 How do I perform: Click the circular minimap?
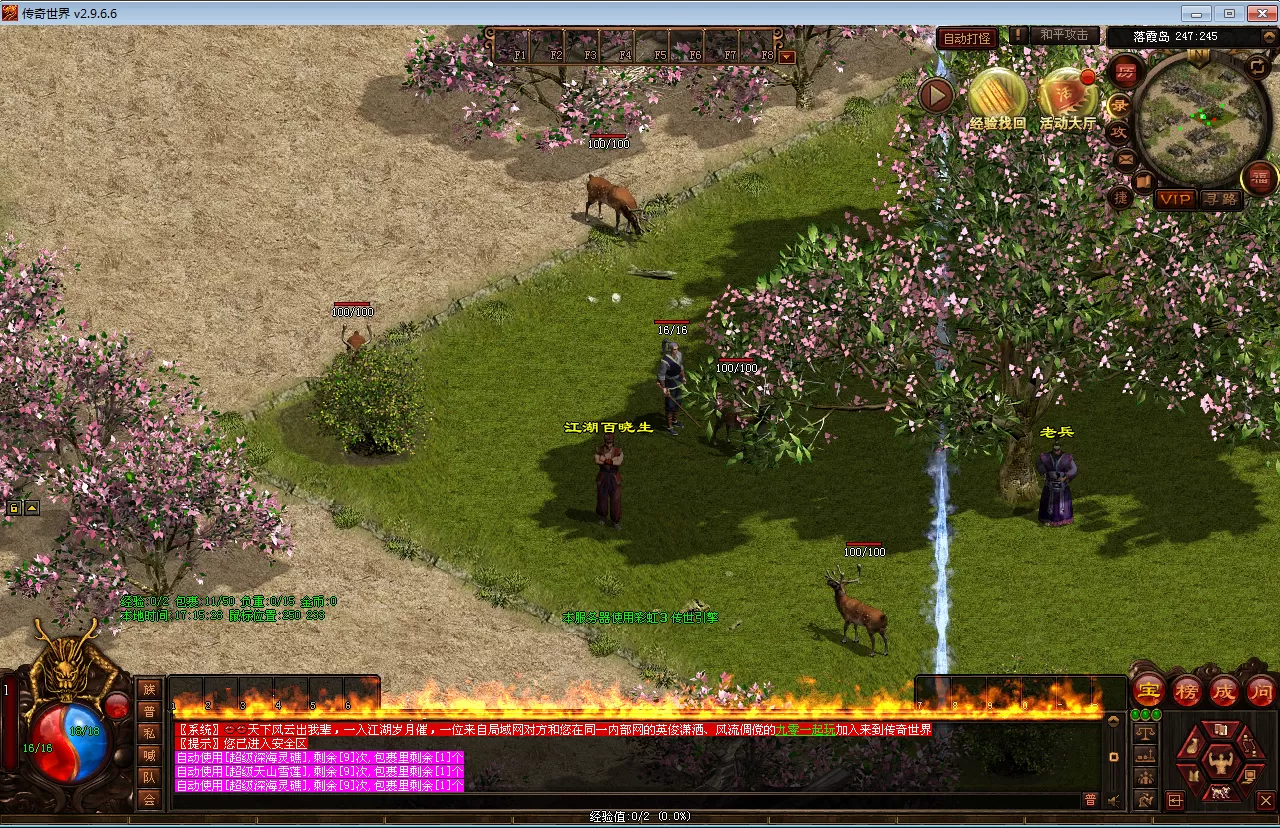1203,120
